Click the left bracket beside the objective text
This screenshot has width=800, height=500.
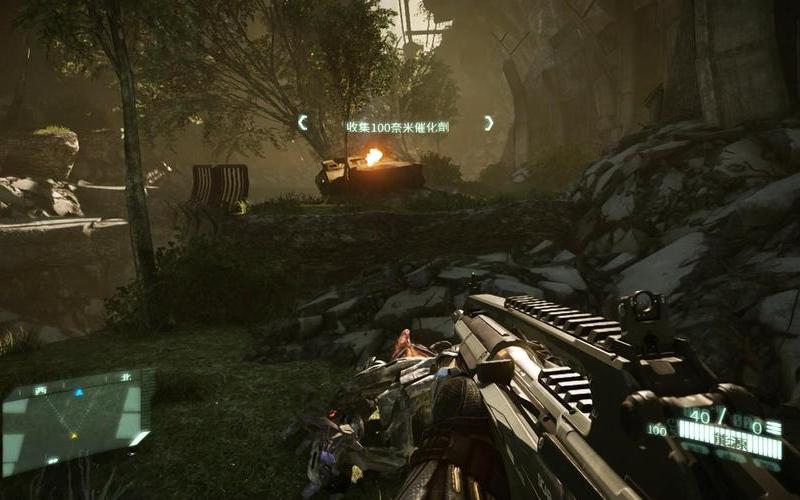pos(302,123)
